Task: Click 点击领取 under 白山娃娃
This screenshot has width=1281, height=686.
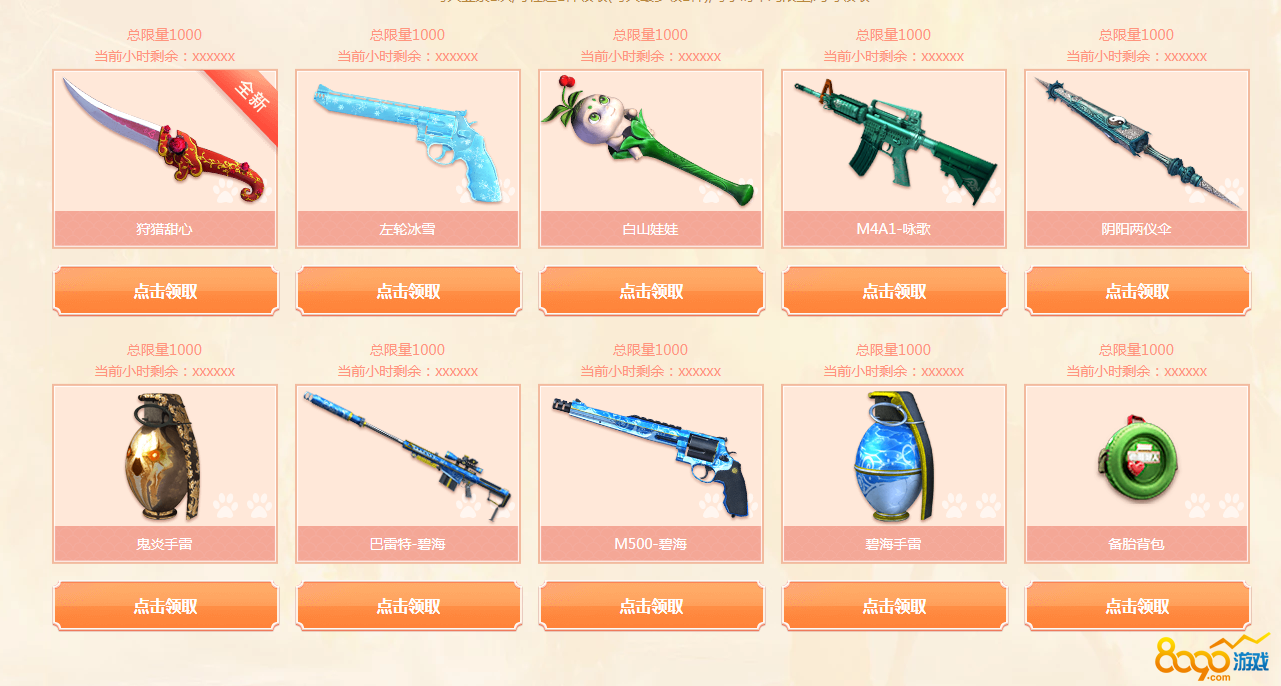Action: (651, 291)
